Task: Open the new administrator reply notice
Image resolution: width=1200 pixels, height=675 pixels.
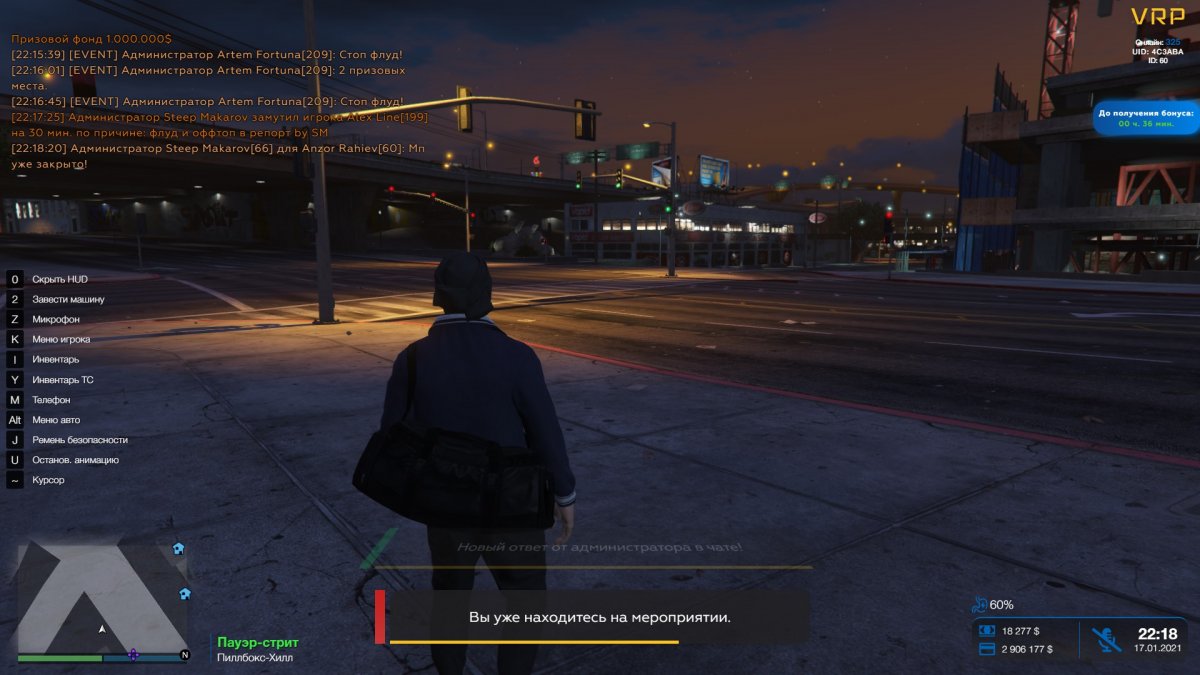Action: [598, 548]
